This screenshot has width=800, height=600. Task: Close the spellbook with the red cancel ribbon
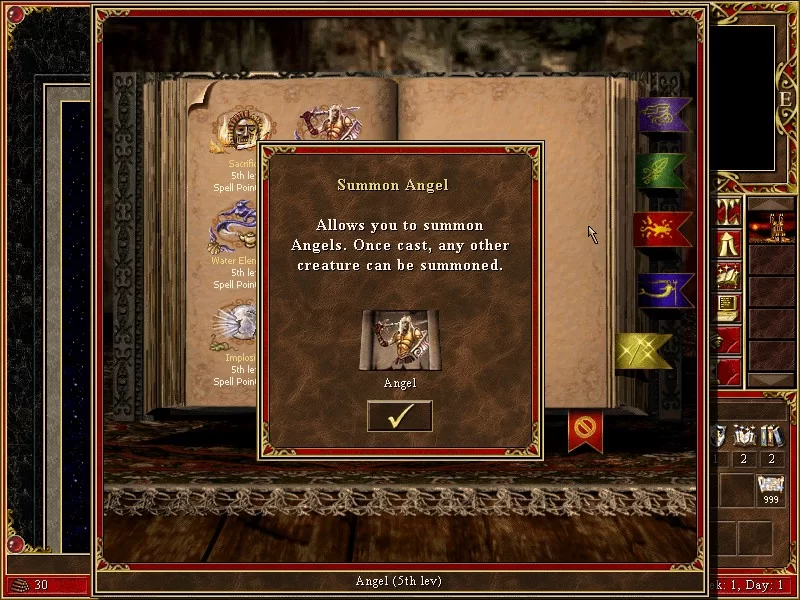pos(585,431)
